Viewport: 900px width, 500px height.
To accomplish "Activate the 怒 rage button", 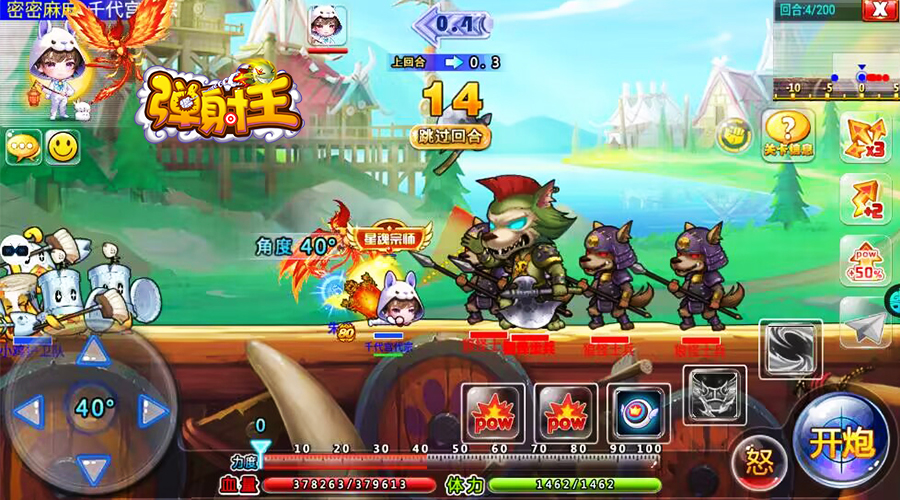I will coord(760,462).
